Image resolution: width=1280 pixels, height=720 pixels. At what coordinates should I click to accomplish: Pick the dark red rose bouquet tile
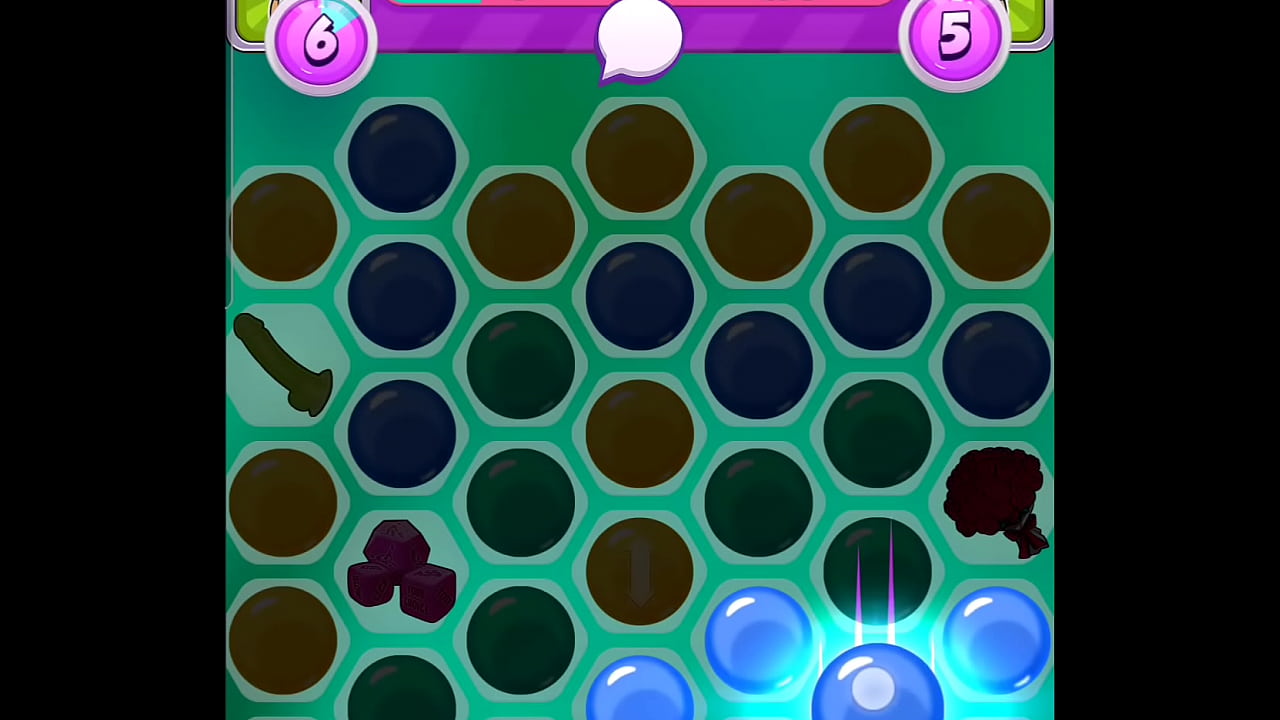click(995, 500)
